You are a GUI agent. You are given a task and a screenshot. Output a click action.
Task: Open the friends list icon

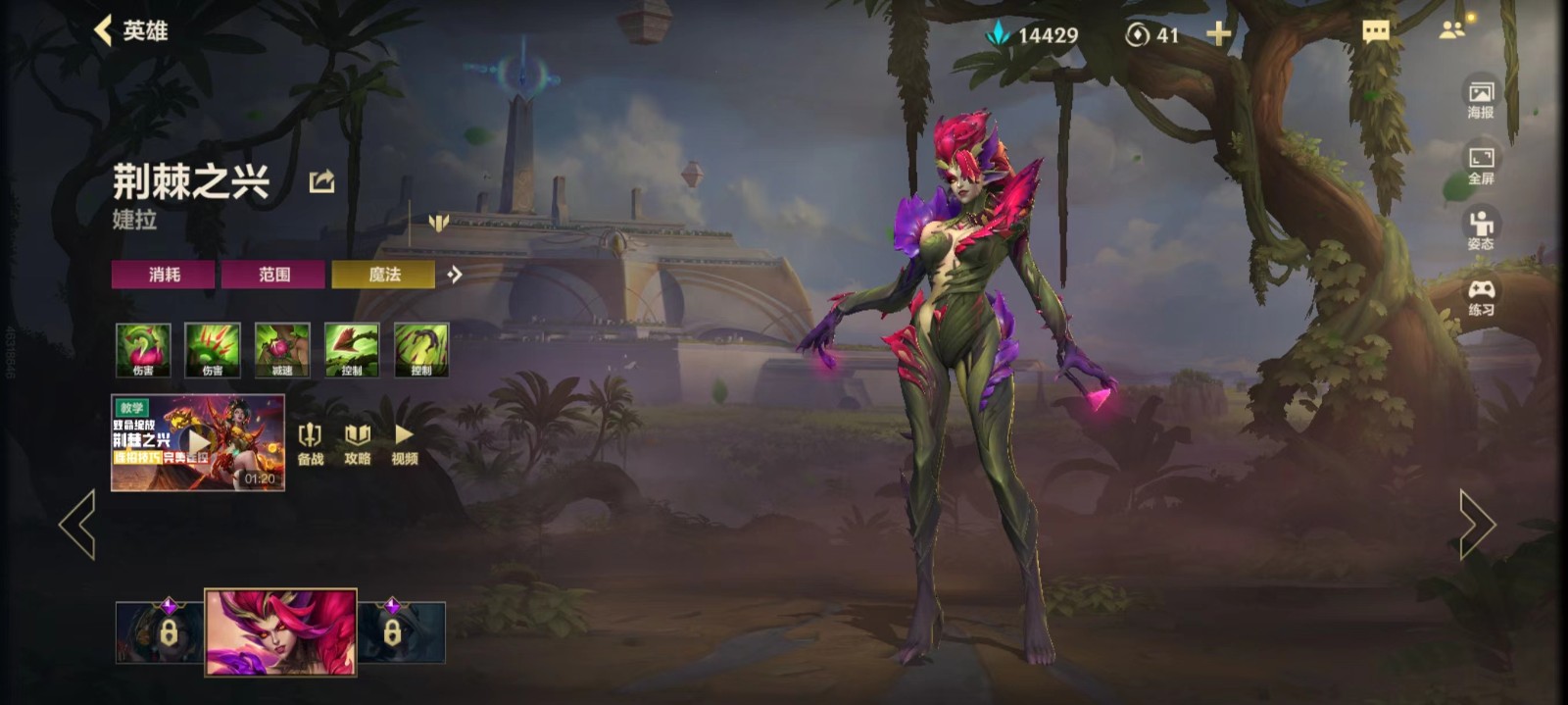click(1452, 30)
